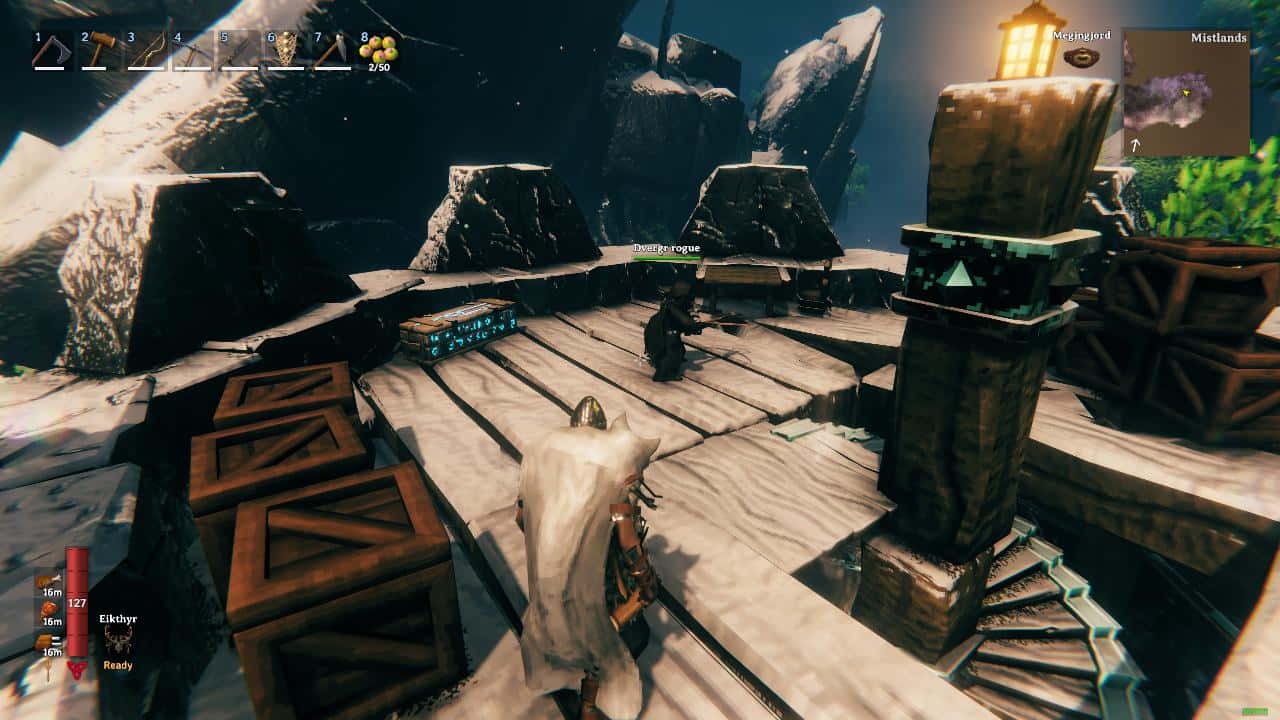Click the orange fruit food buff icon
The height and width of the screenshot is (720, 1280).
[49, 609]
